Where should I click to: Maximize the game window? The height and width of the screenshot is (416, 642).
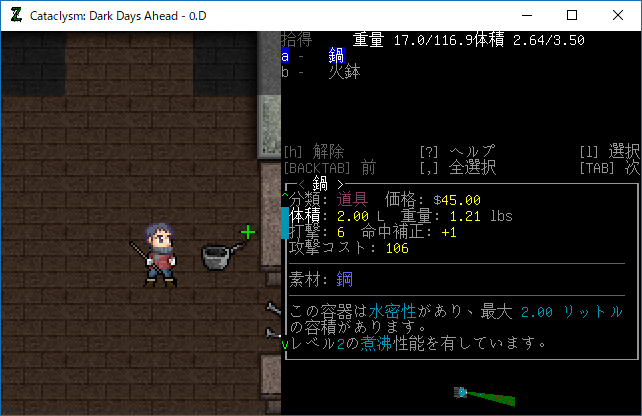tap(572, 15)
